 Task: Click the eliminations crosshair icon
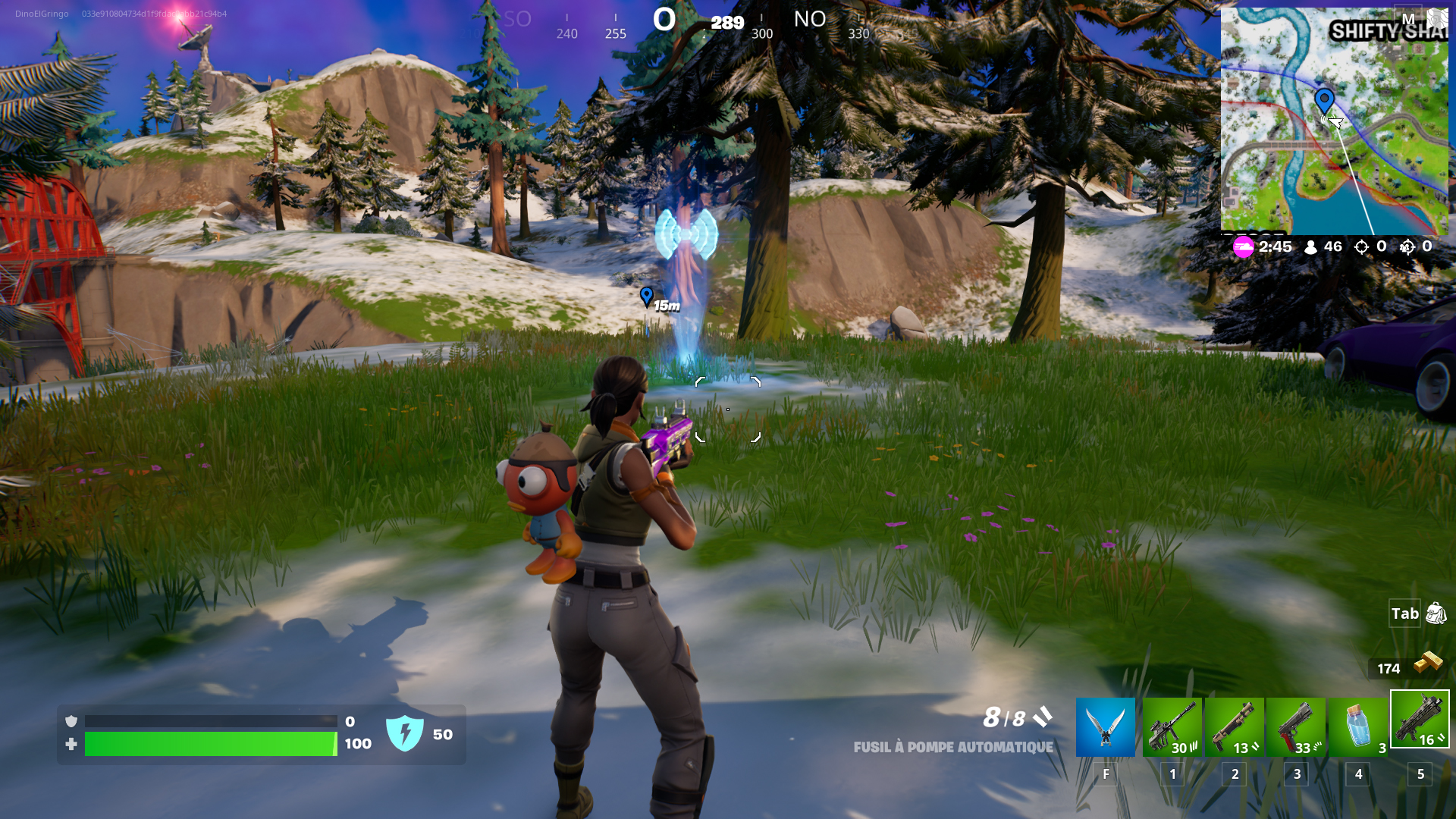(x=1361, y=247)
